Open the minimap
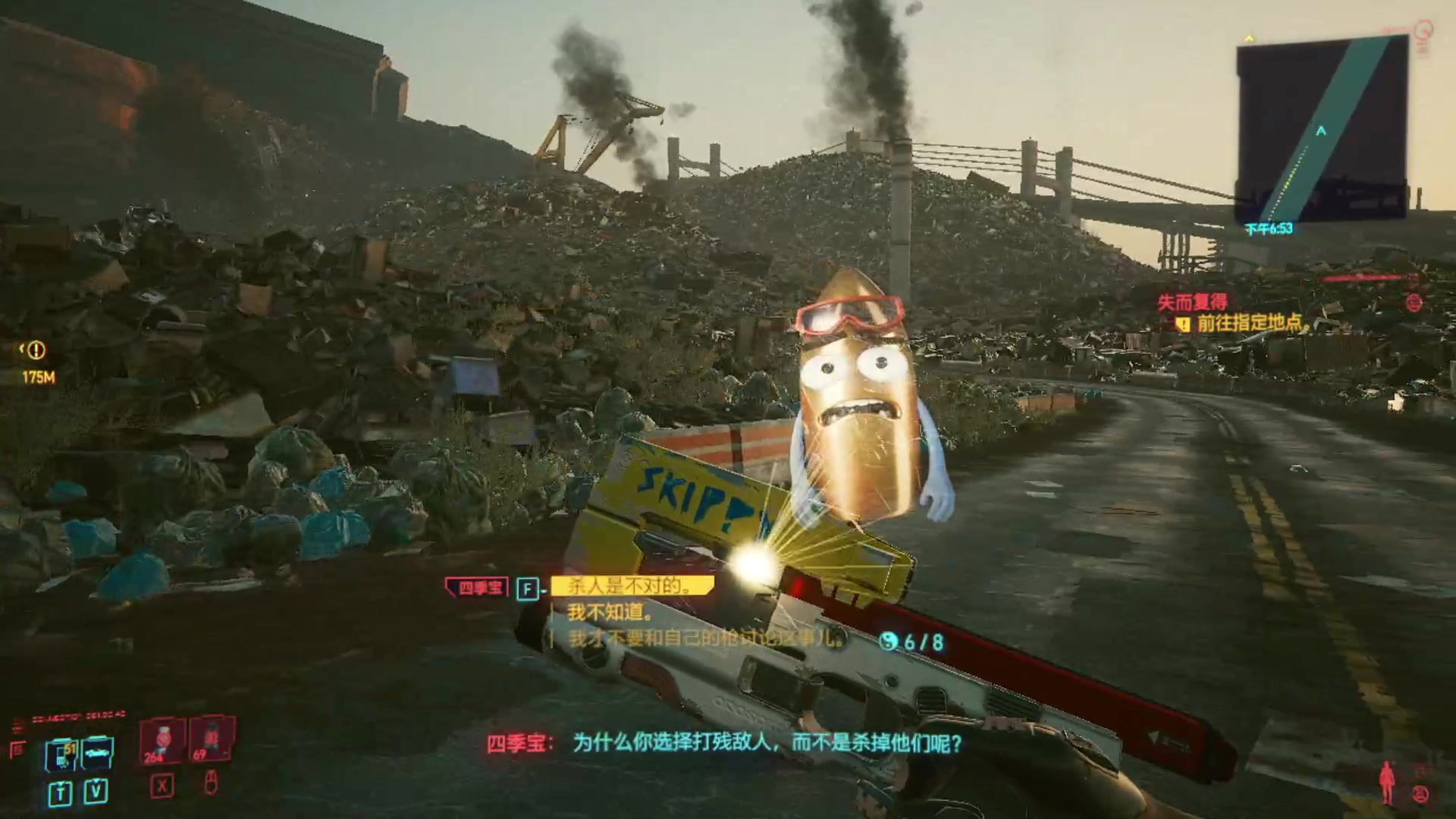This screenshot has width=1456, height=819. click(x=1322, y=130)
